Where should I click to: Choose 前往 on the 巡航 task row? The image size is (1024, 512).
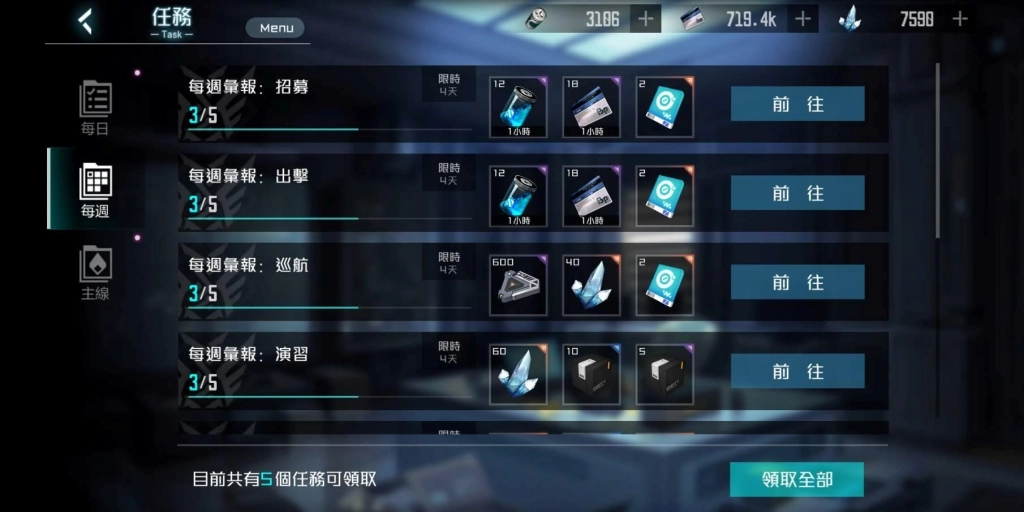[x=797, y=282]
